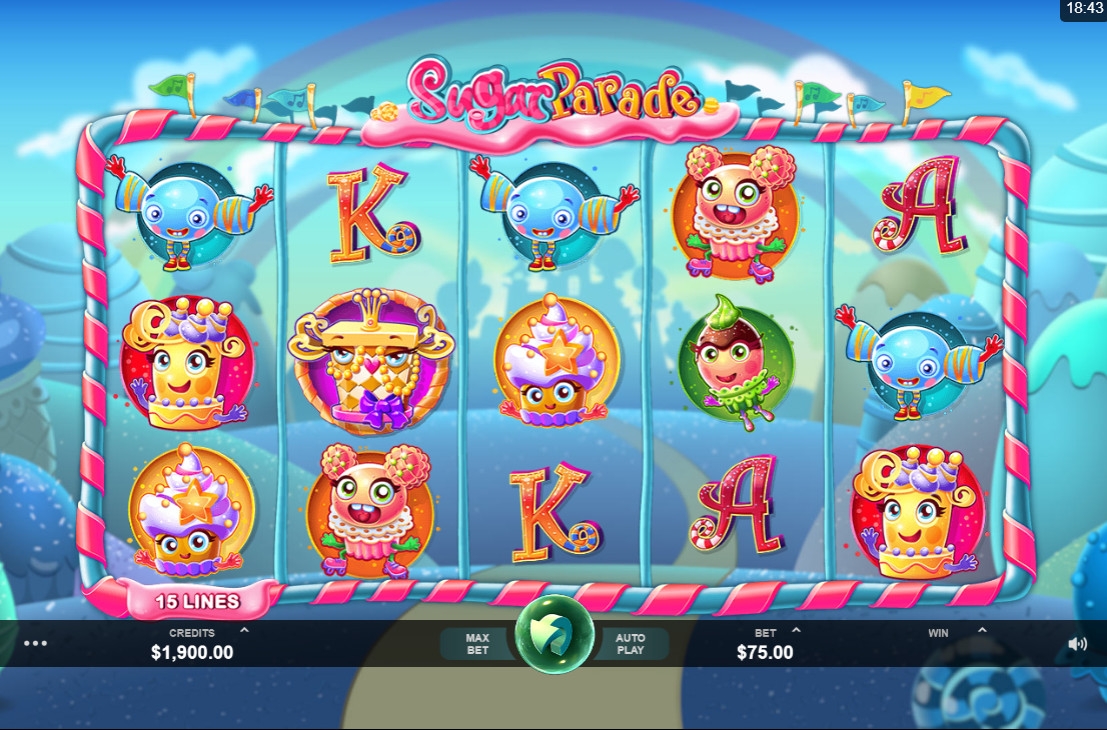This screenshot has height=730, width=1107.
Task: Set the wager with Max Bet
Action: coord(477,644)
